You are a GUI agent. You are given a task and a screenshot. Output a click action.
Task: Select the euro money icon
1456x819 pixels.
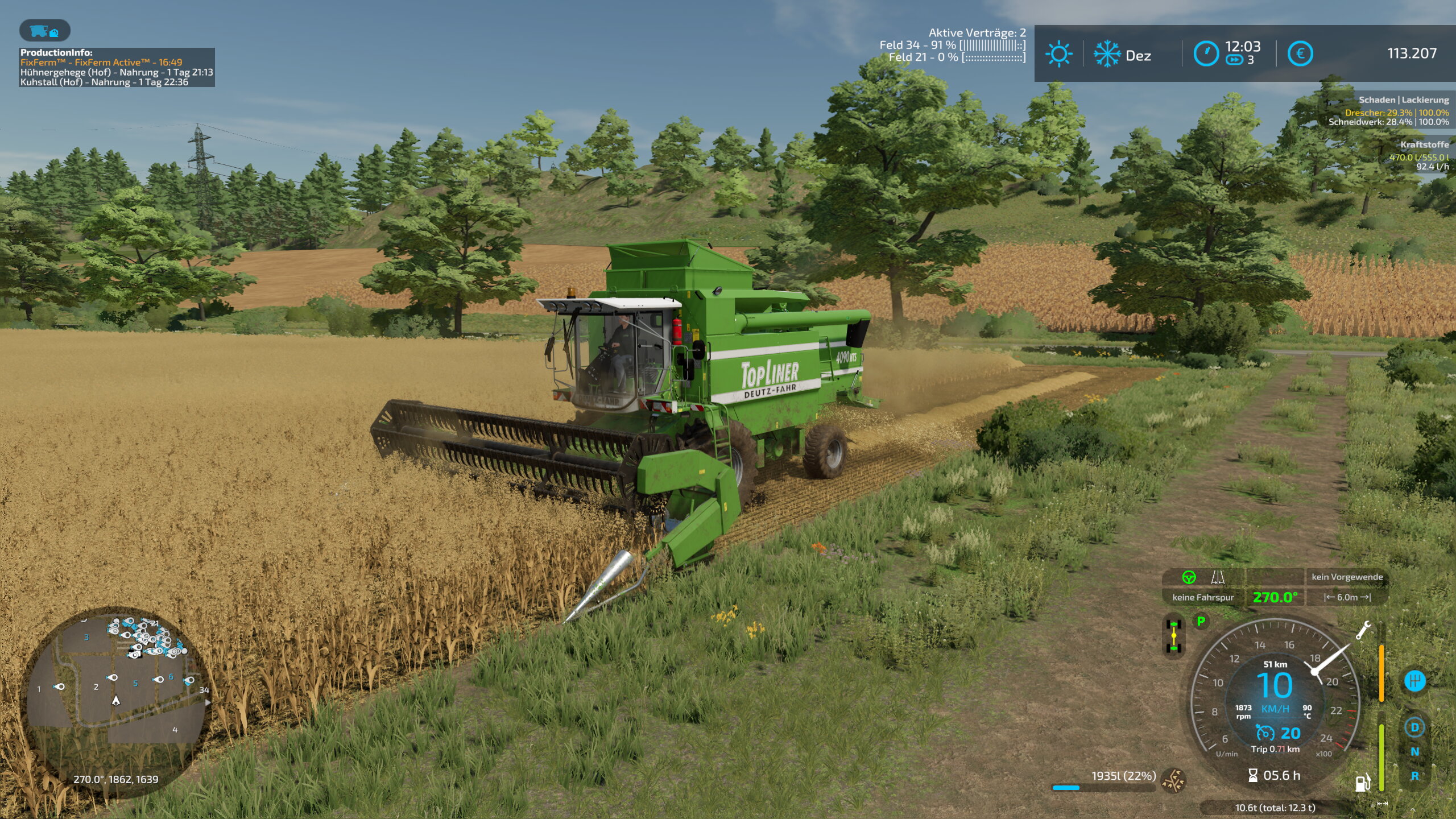(x=1300, y=54)
